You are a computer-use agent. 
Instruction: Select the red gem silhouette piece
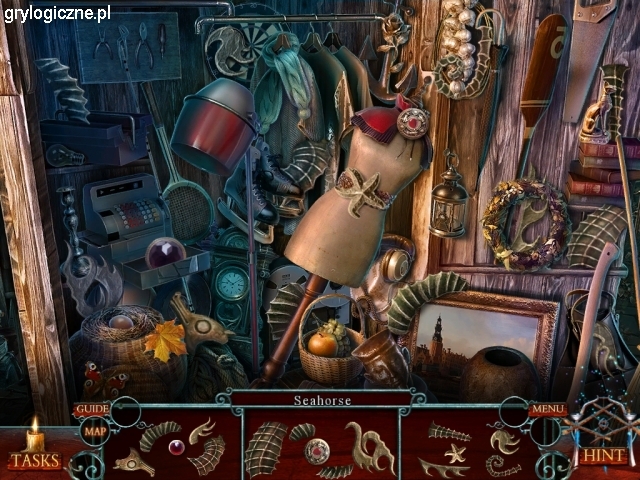[x=177, y=447]
